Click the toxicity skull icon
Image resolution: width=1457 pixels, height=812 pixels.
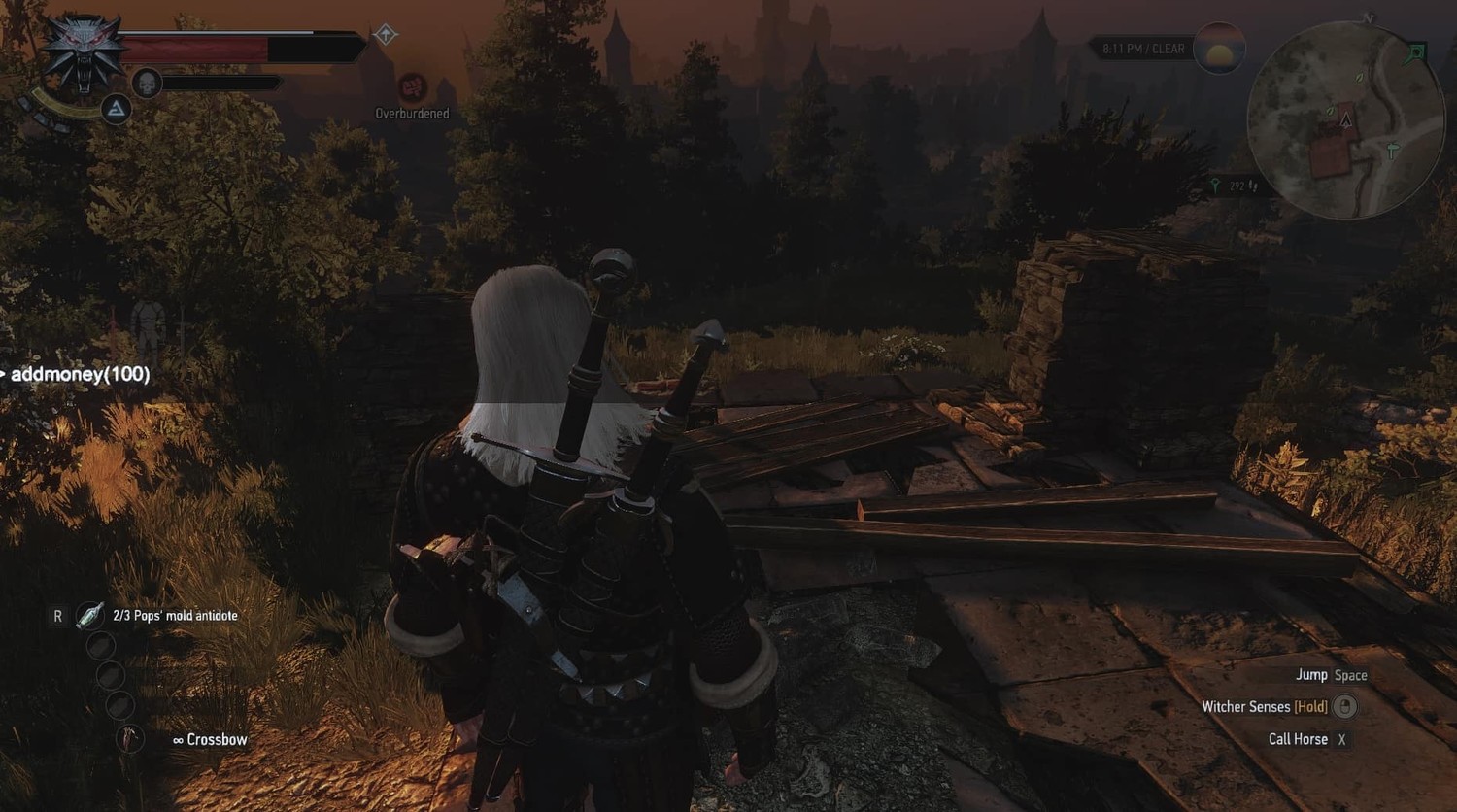pyautogui.click(x=146, y=83)
